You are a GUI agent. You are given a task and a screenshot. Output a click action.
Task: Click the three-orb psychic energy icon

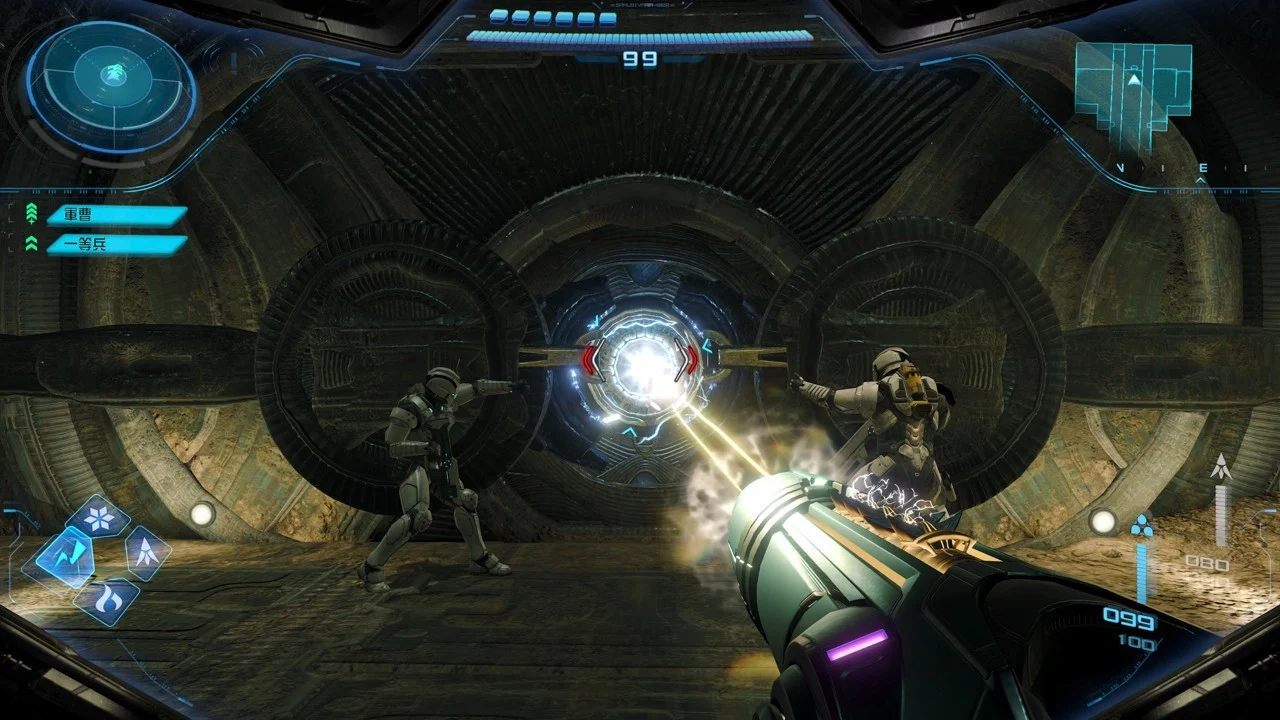pyautogui.click(x=1141, y=525)
